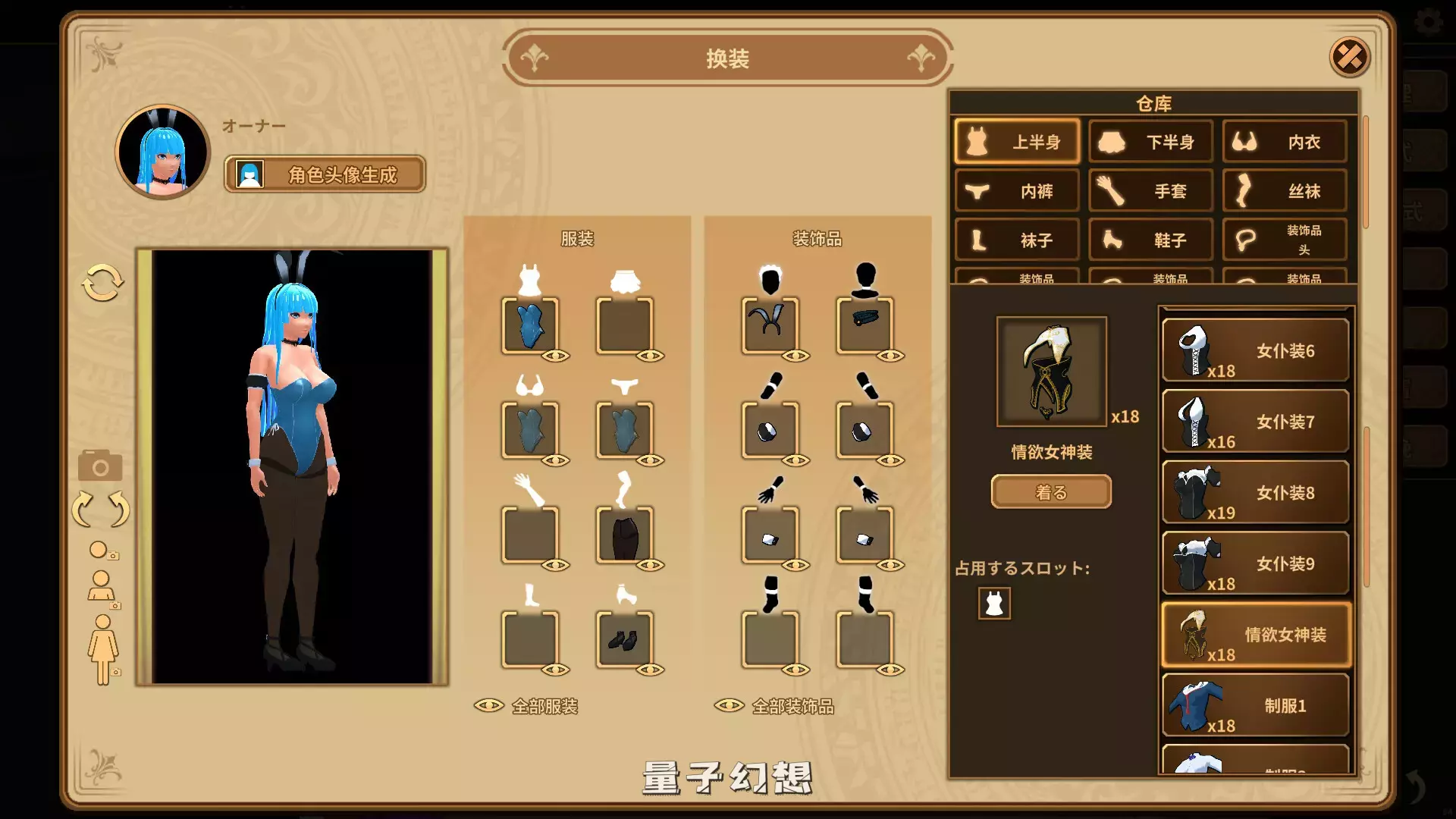Switch to the 下半身 tab
The height and width of the screenshot is (819, 1456).
click(x=1150, y=142)
